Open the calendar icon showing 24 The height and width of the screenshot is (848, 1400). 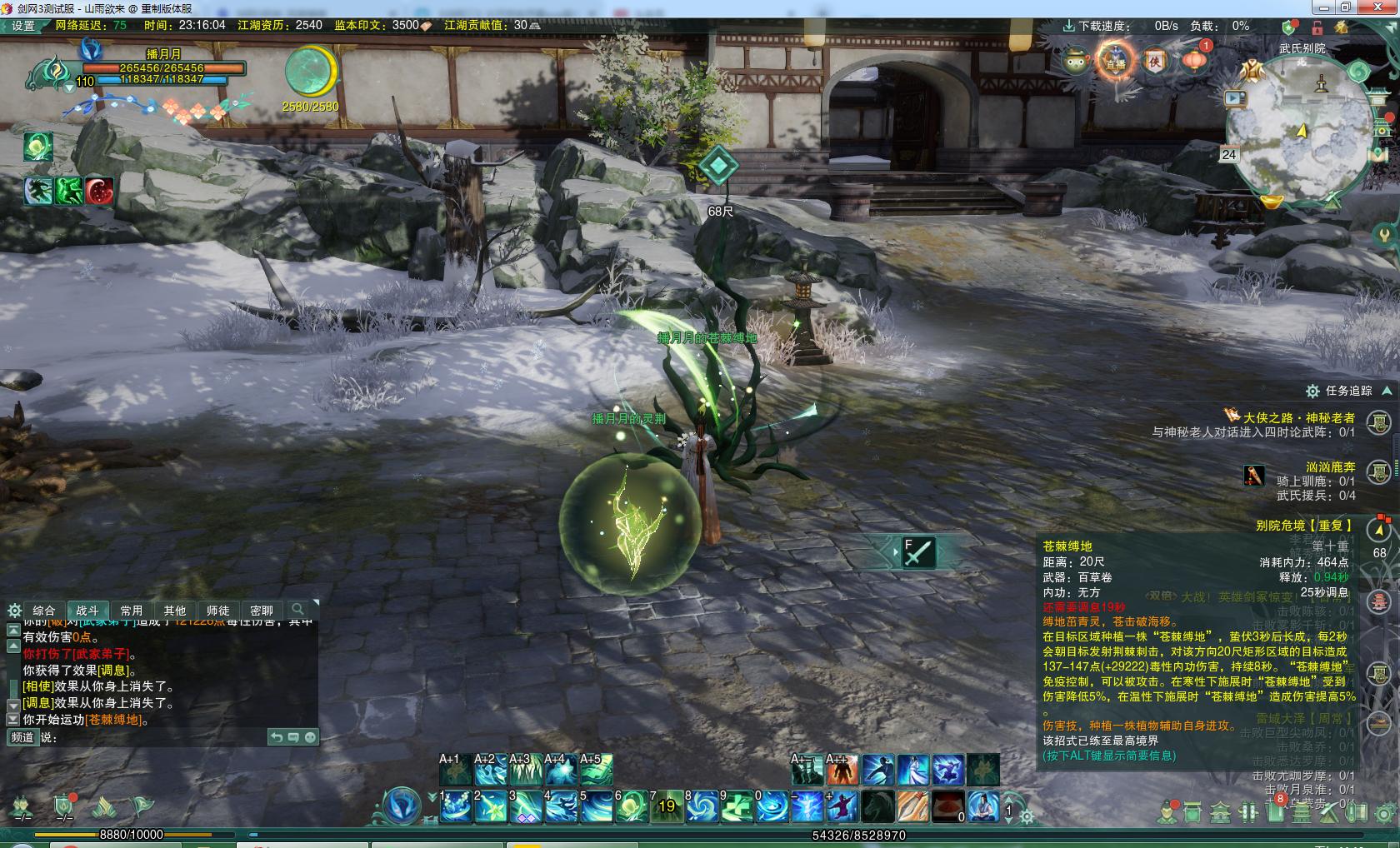[1228, 154]
